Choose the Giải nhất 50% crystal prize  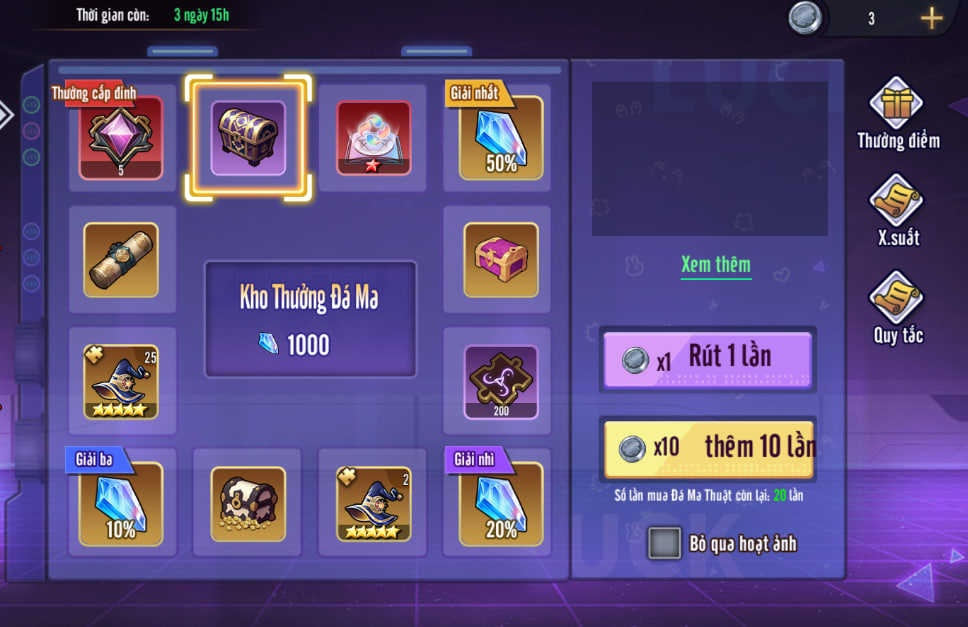500,138
